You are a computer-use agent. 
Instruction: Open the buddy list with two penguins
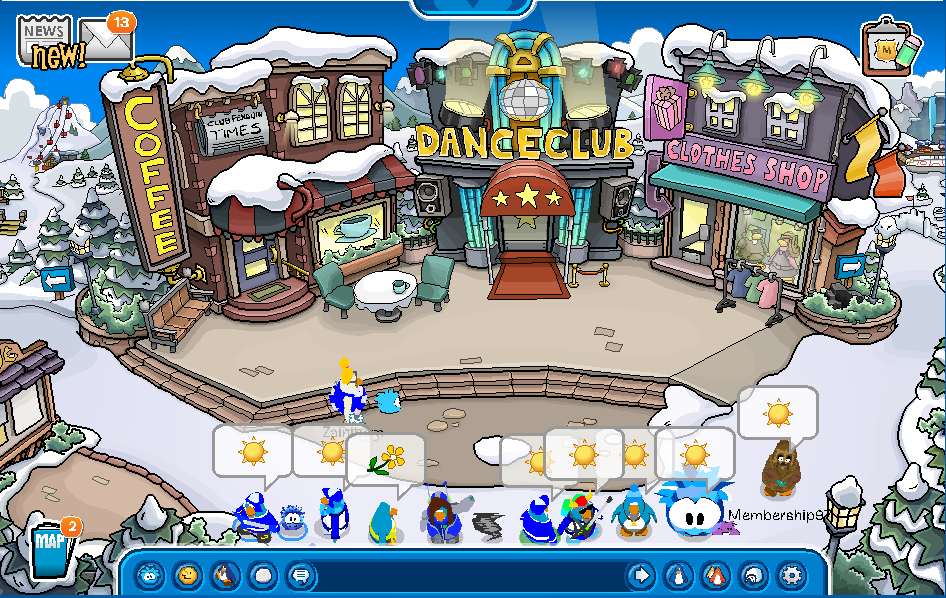coord(716,575)
